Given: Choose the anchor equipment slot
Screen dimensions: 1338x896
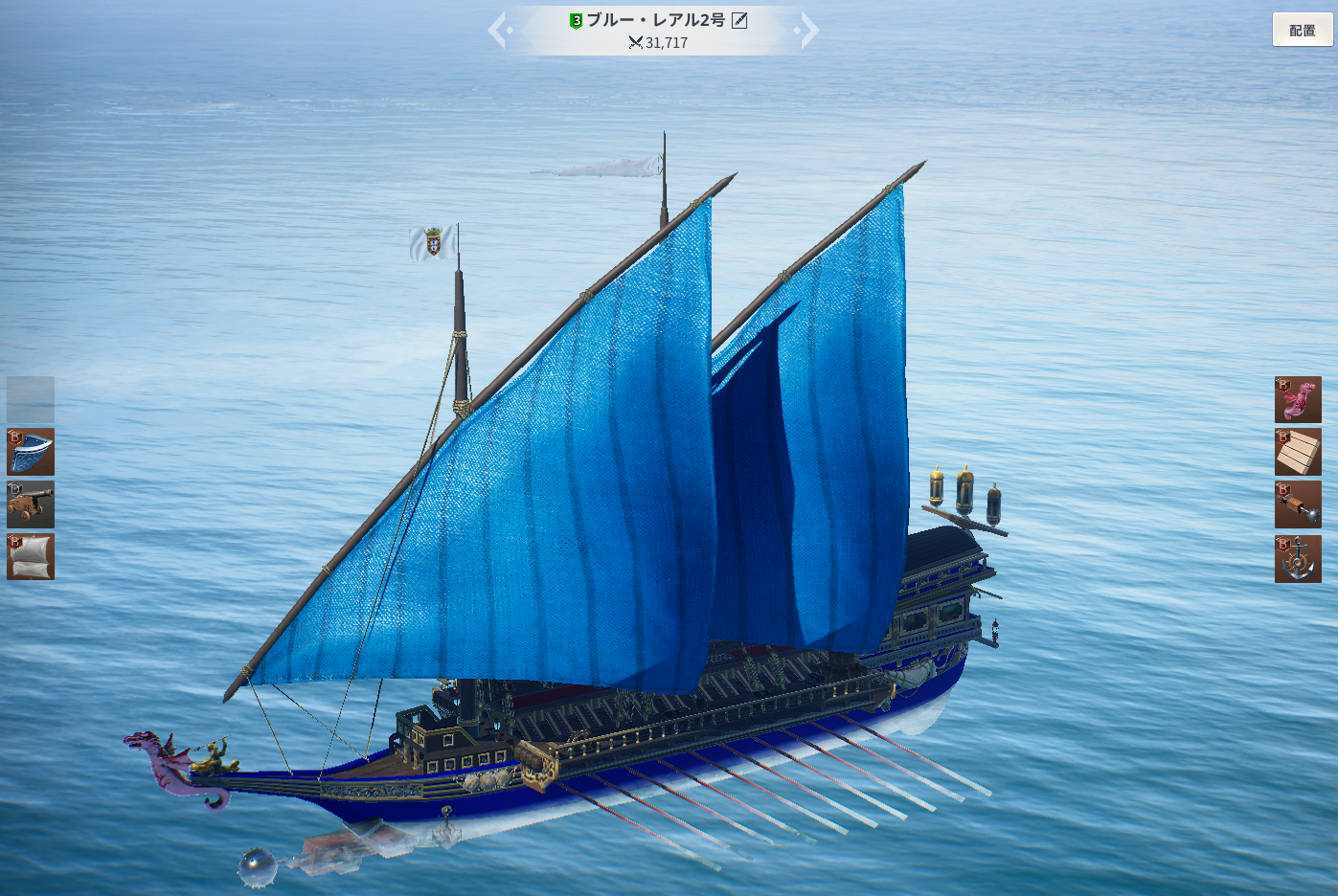Looking at the screenshot, I should pos(1298,558).
